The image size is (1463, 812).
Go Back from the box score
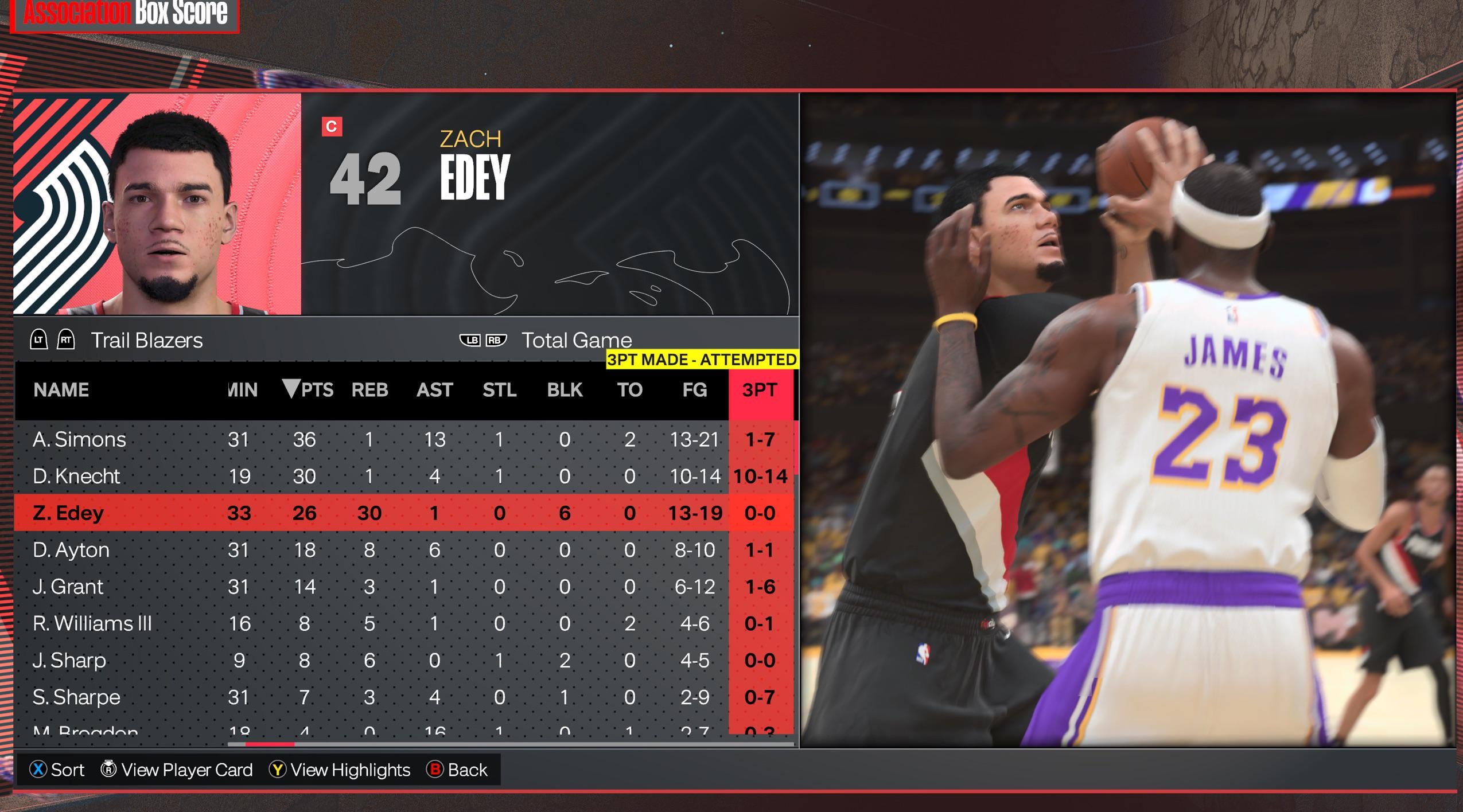tap(457, 770)
